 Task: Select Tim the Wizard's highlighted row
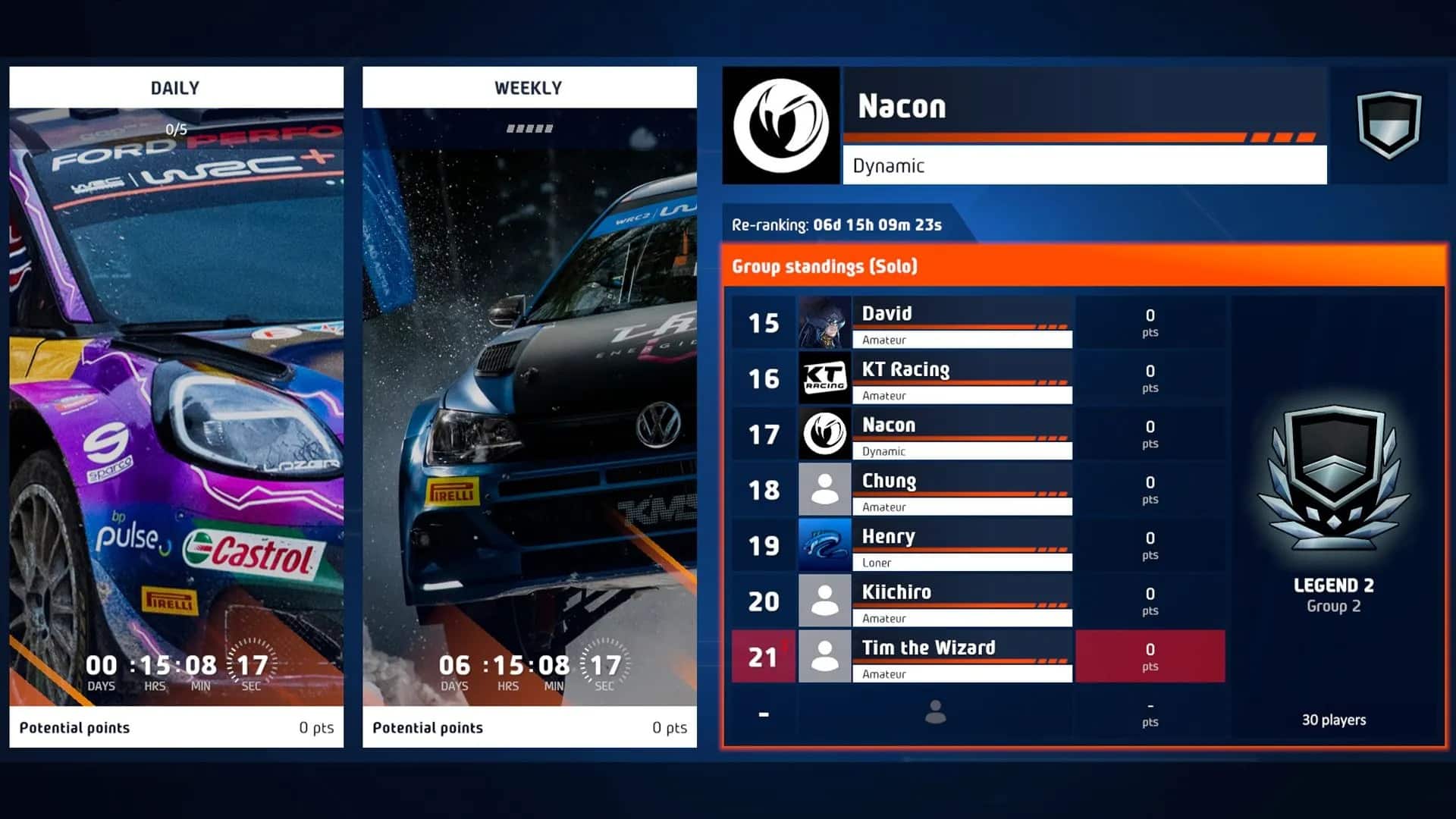click(977, 657)
